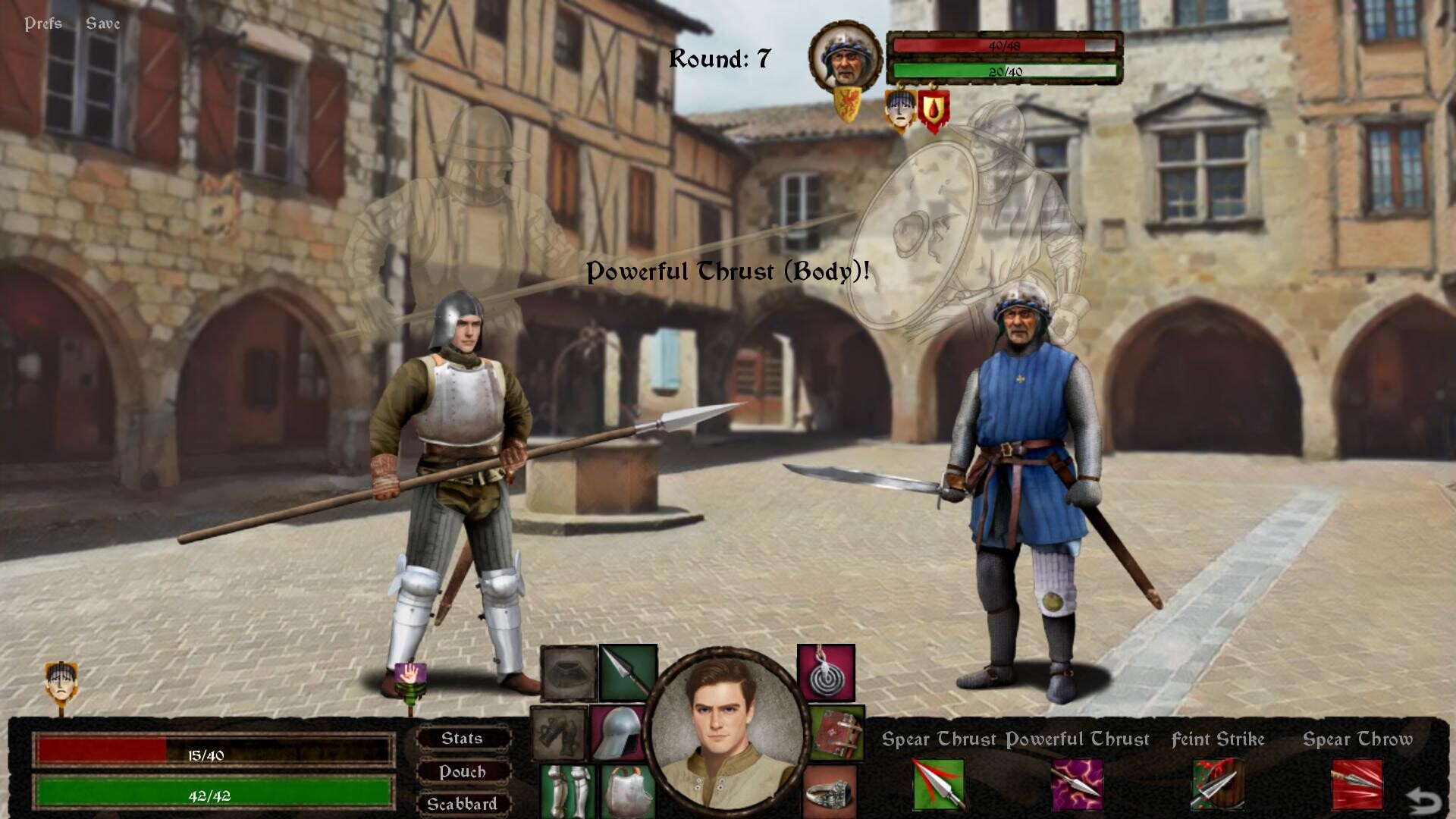Open the Scabbard panel
This screenshot has height=819, width=1456.
click(x=463, y=804)
